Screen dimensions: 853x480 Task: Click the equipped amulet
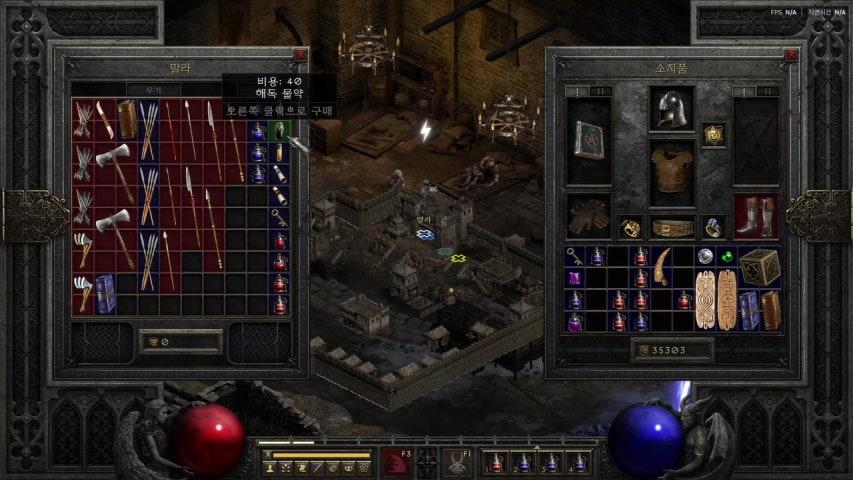point(712,134)
